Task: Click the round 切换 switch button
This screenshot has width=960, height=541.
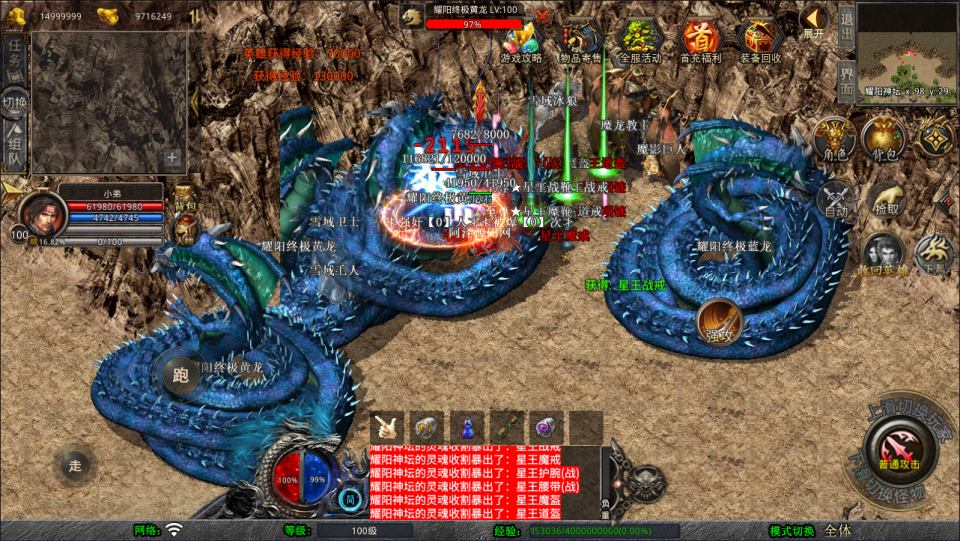Action: point(15,102)
